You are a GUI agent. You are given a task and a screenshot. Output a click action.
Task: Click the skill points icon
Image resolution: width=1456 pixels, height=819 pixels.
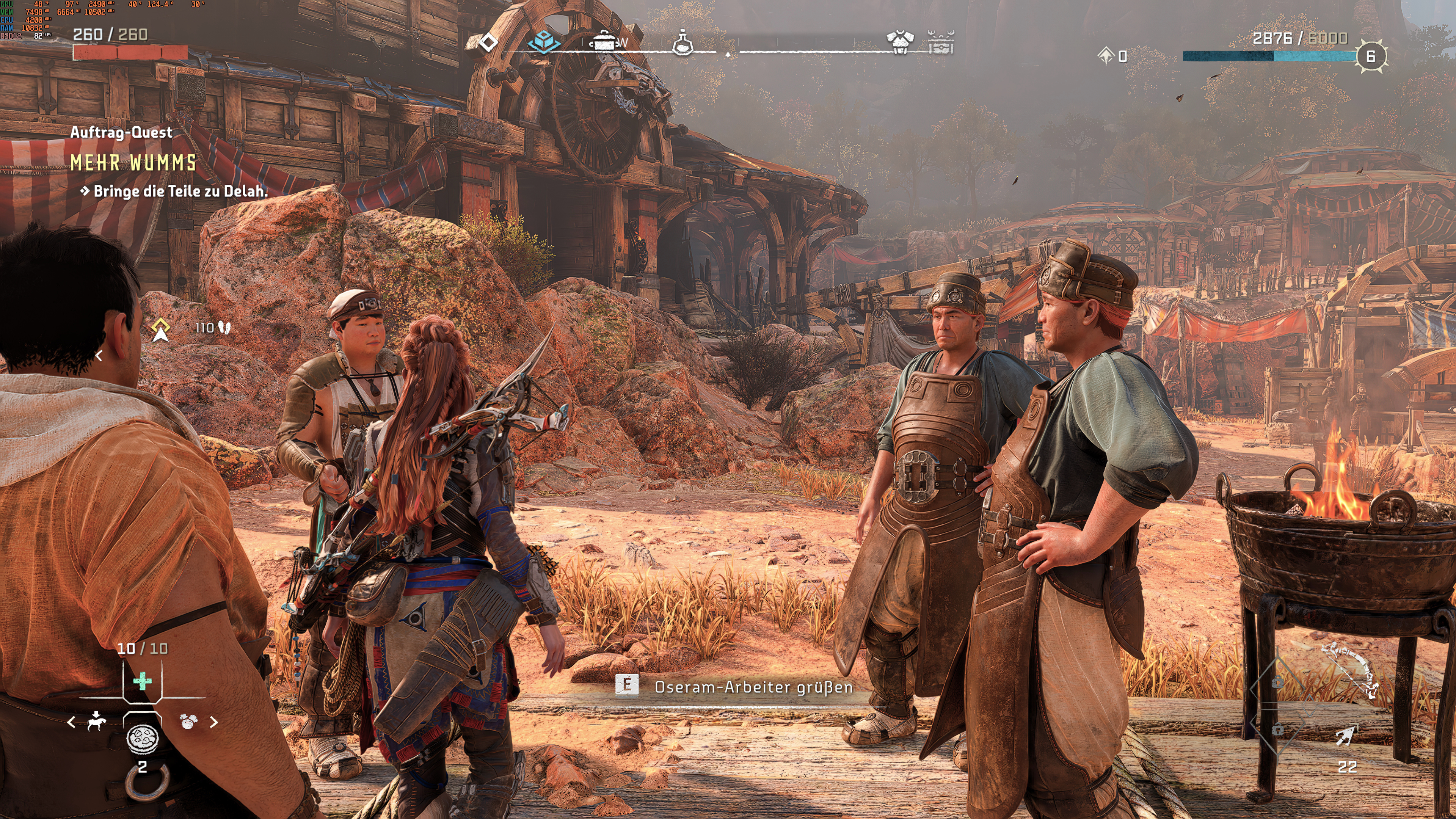[1106, 55]
